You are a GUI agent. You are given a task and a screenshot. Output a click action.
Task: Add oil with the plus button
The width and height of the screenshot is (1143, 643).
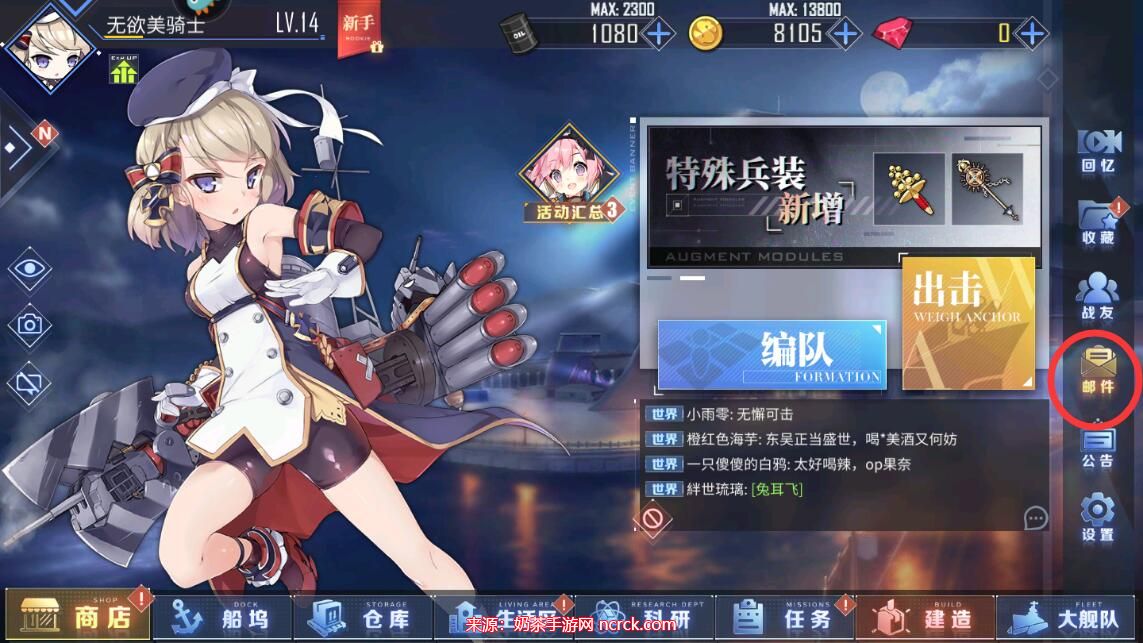click(658, 33)
